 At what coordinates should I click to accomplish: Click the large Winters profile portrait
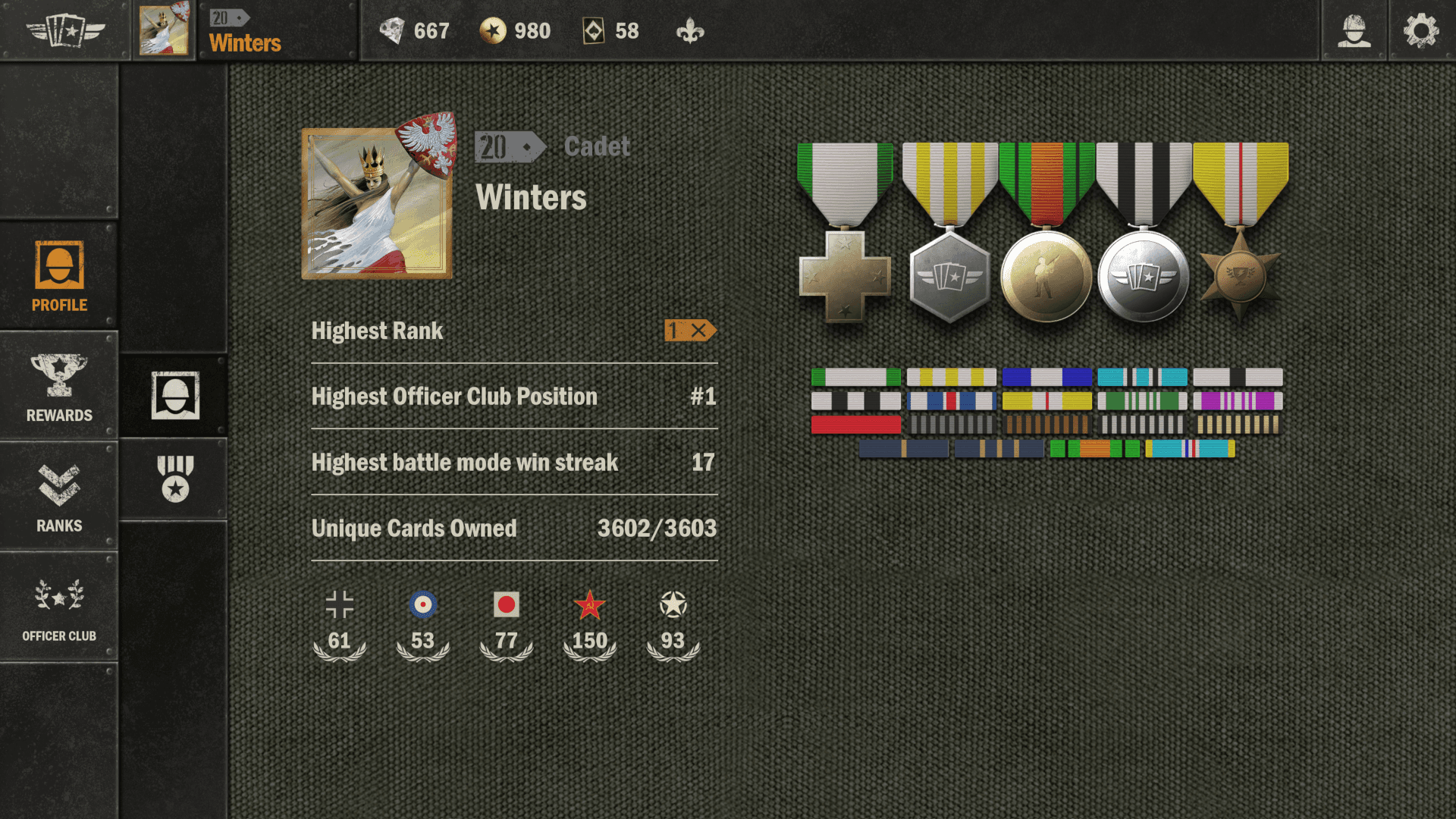[377, 203]
